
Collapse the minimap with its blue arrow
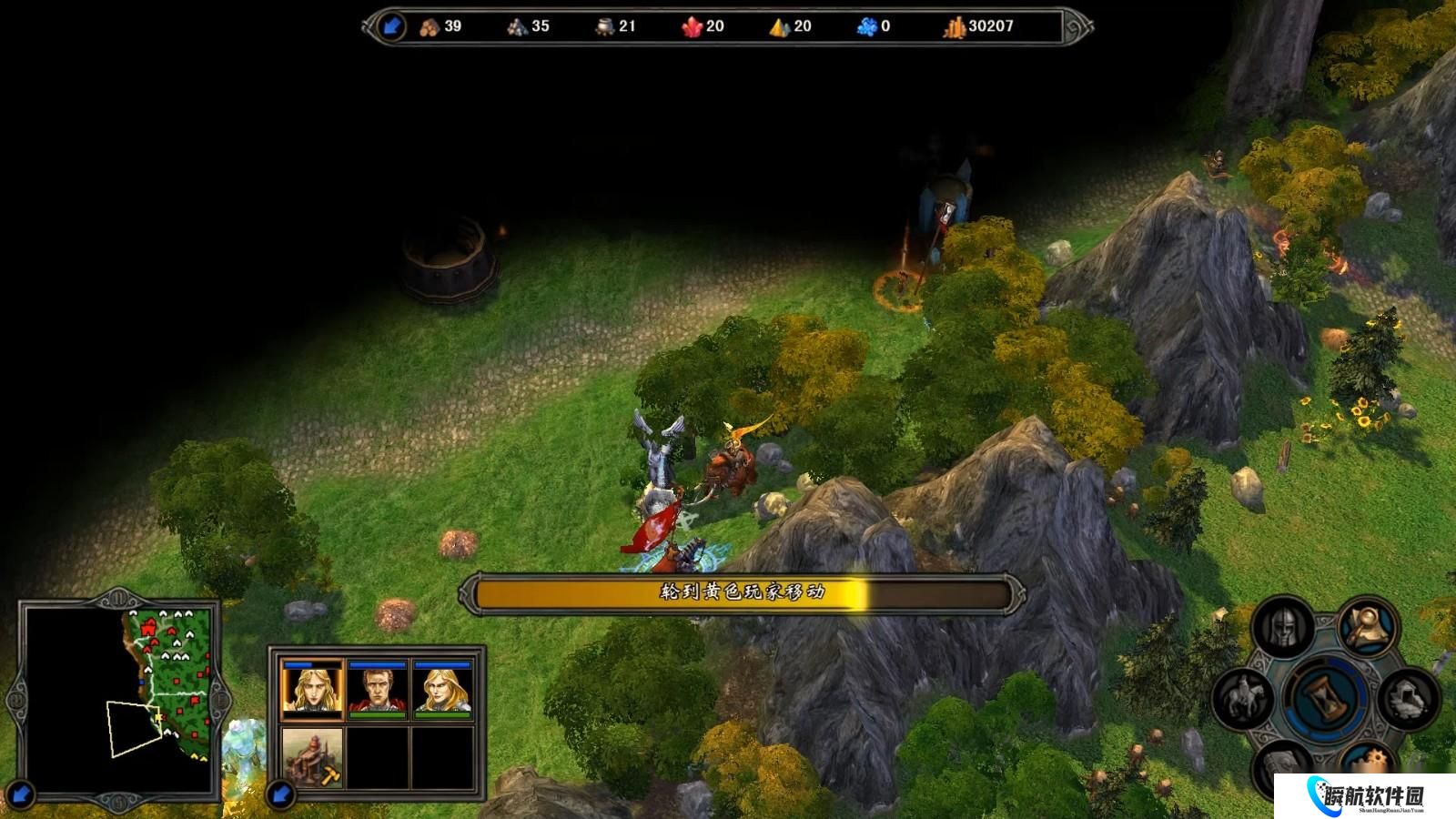(21, 794)
